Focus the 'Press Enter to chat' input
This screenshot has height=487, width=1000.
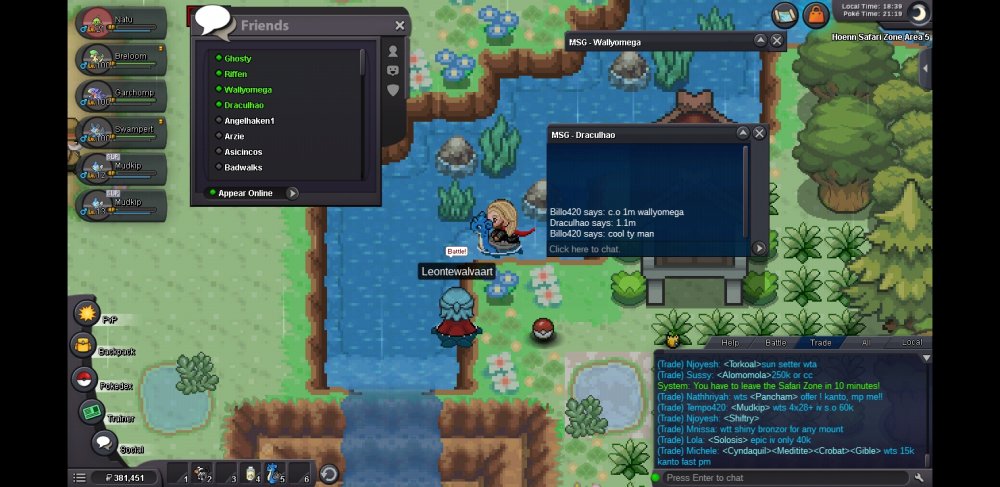(780, 478)
